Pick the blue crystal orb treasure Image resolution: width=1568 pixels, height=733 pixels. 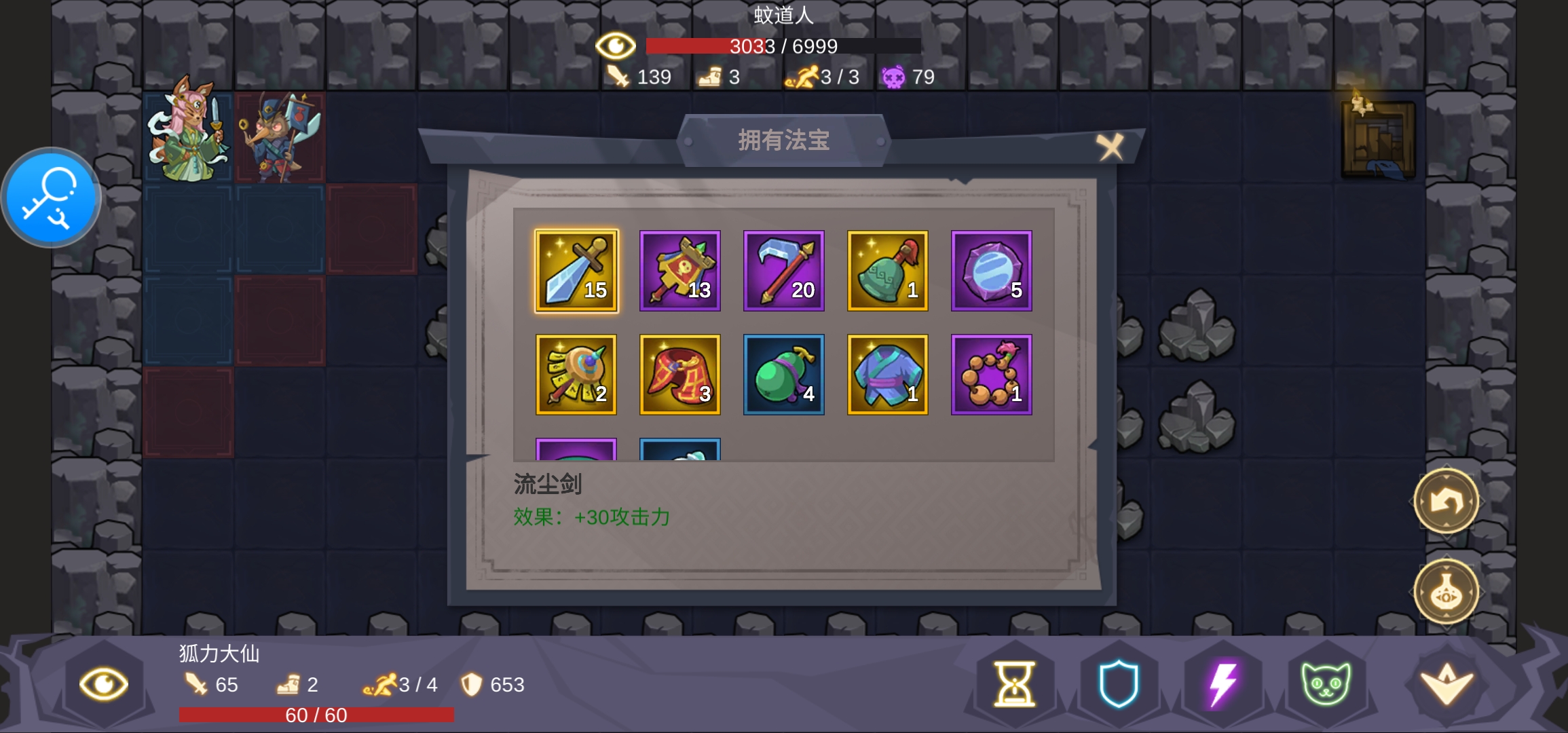992,271
